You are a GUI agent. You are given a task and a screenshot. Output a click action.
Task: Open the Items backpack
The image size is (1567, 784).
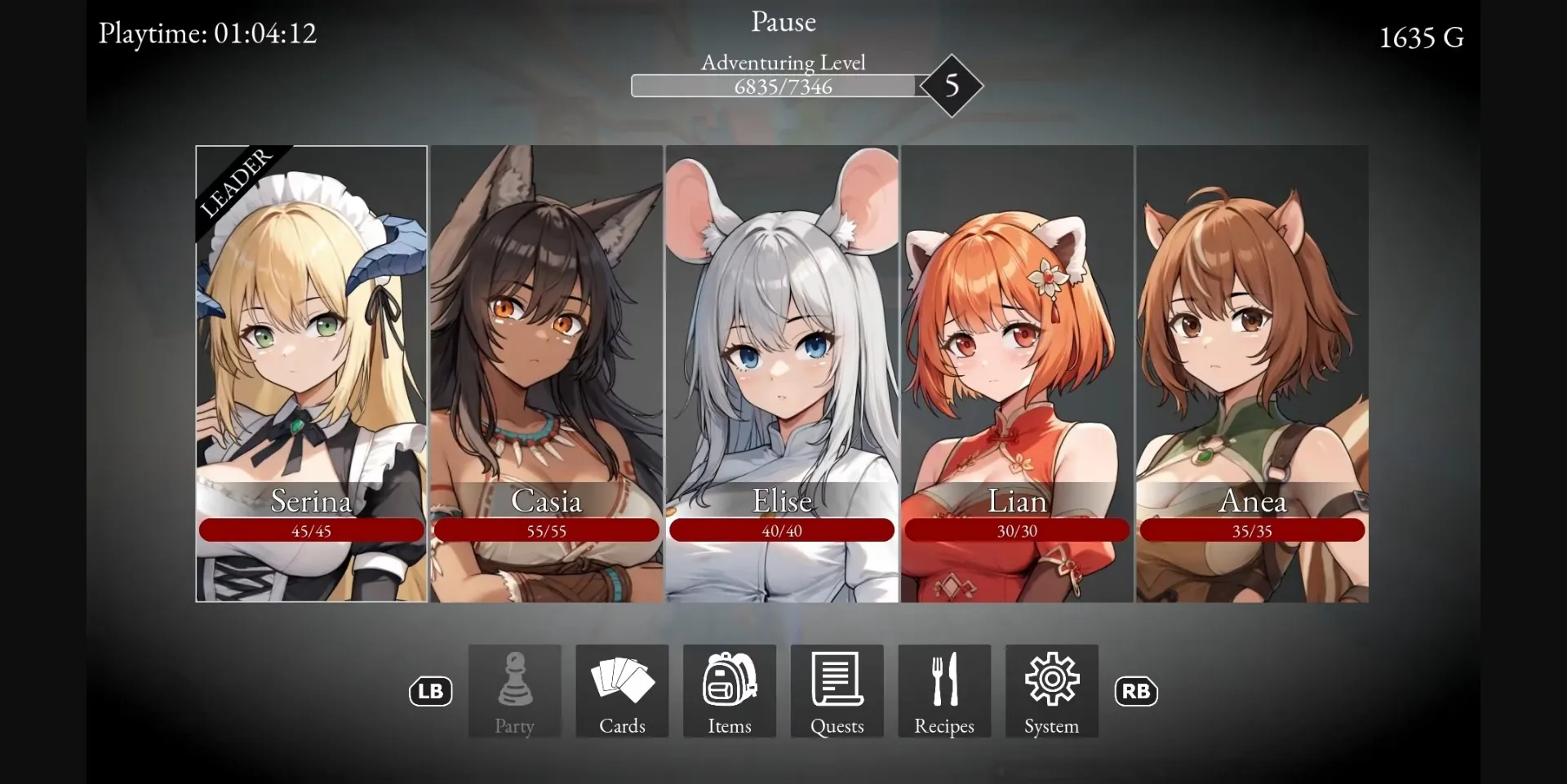coord(728,692)
